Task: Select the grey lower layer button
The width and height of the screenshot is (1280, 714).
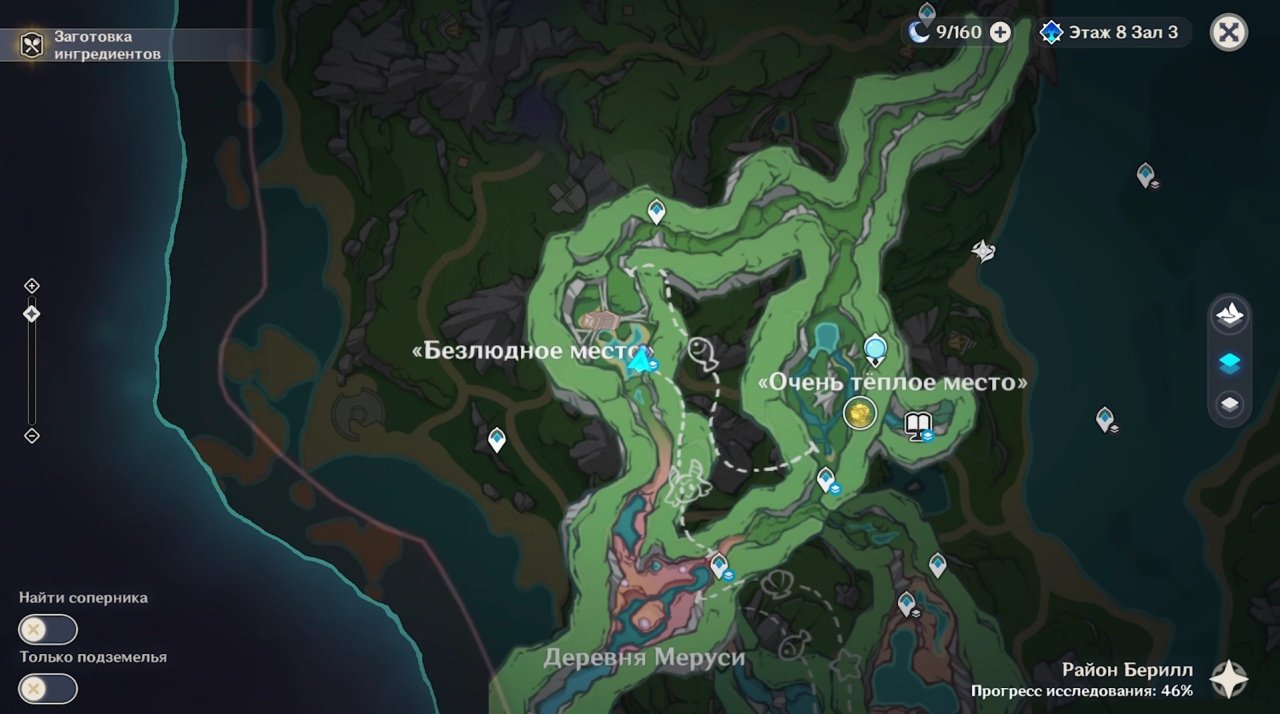Action: [x=1229, y=404]
